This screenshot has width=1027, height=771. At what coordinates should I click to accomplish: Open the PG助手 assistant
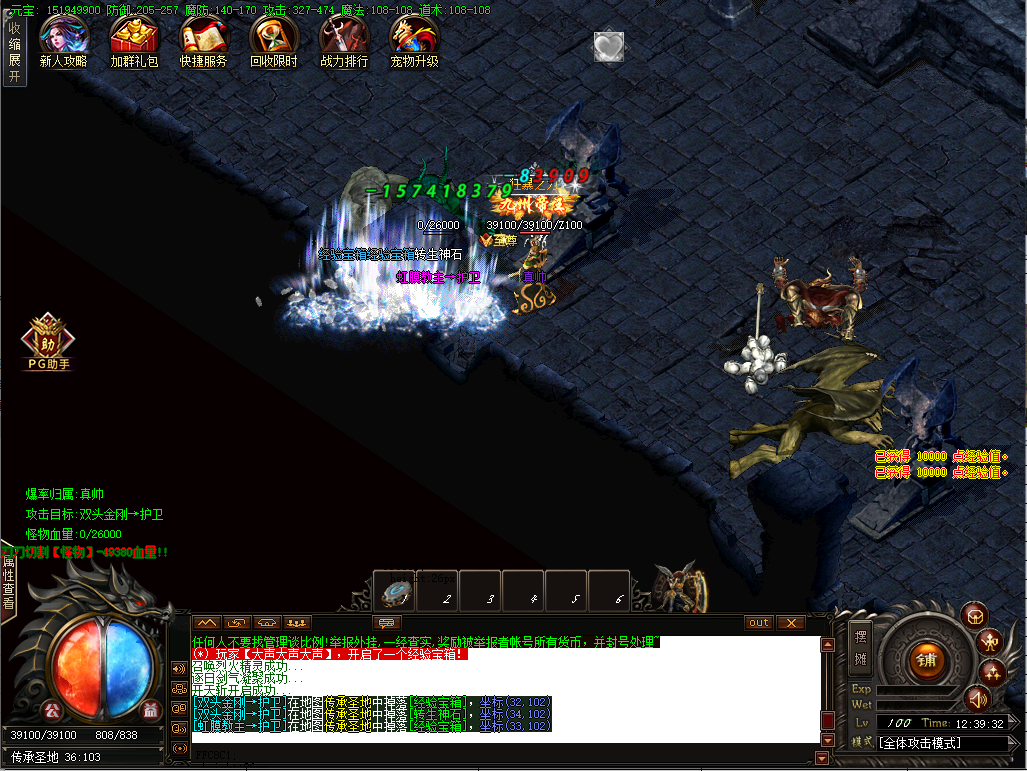coord(47,342)
